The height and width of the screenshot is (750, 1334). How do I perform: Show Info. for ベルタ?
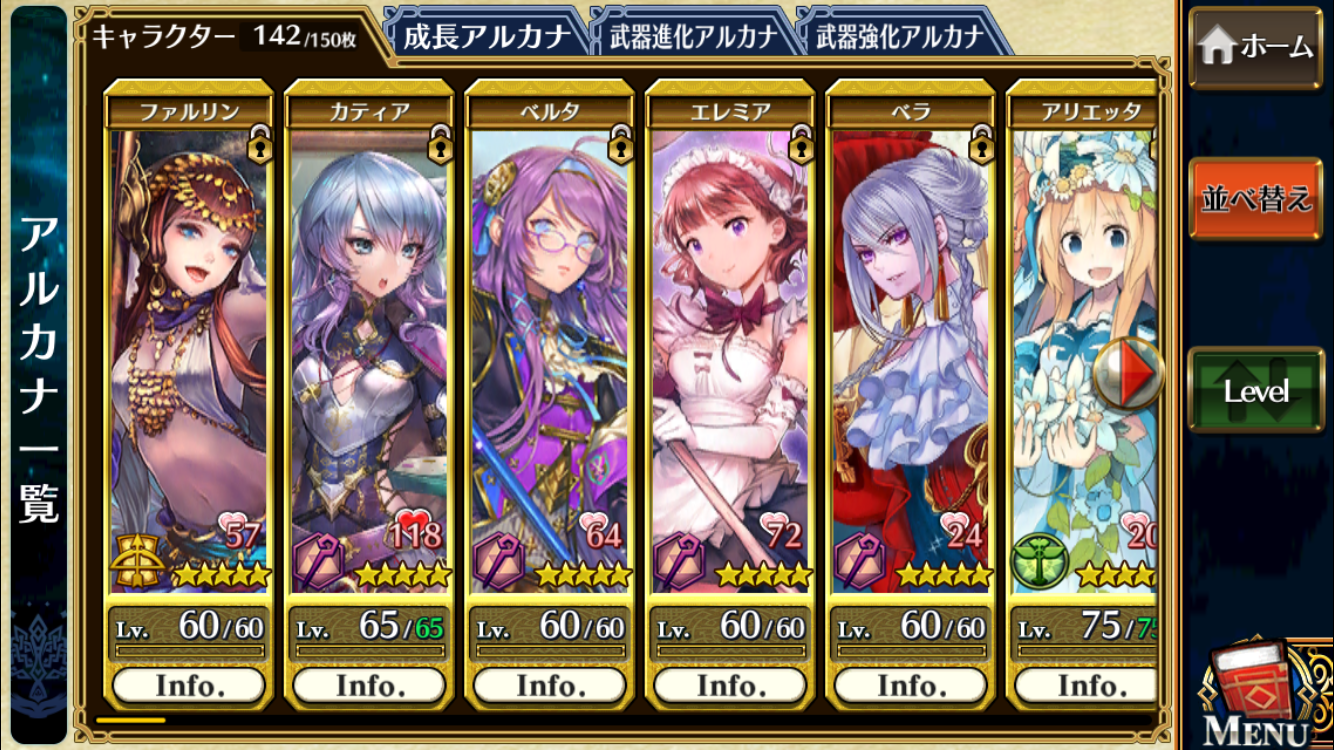(x=549, y=686)
